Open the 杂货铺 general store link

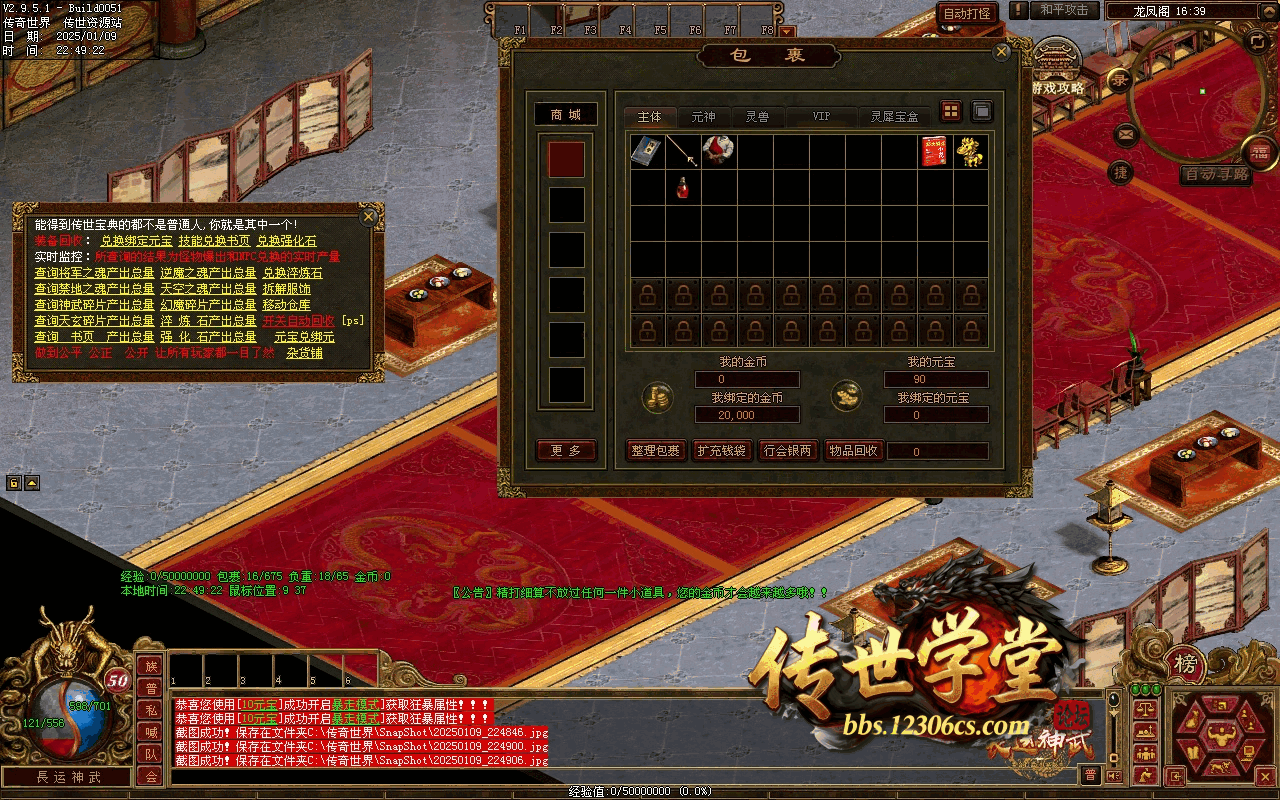305,353
